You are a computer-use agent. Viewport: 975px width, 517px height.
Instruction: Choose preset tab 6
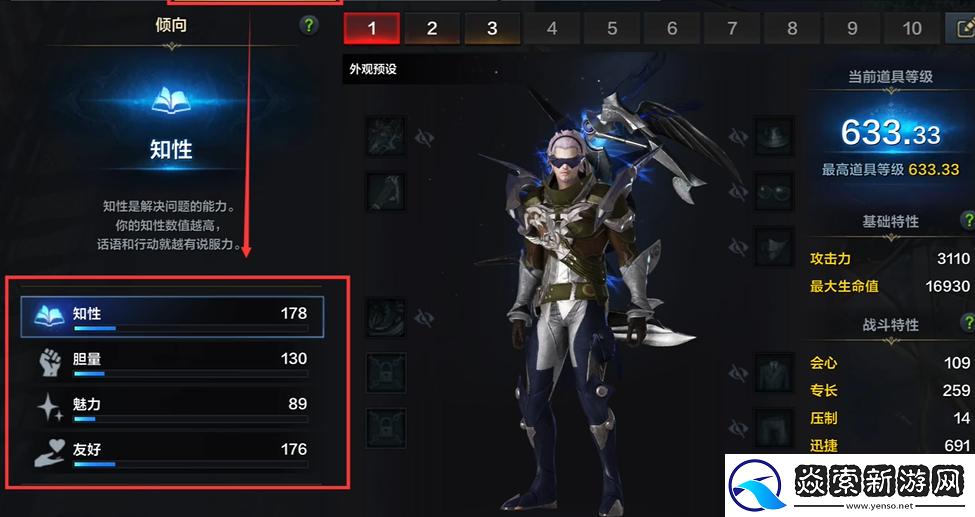pyautogui.click(x=672, y=29)
